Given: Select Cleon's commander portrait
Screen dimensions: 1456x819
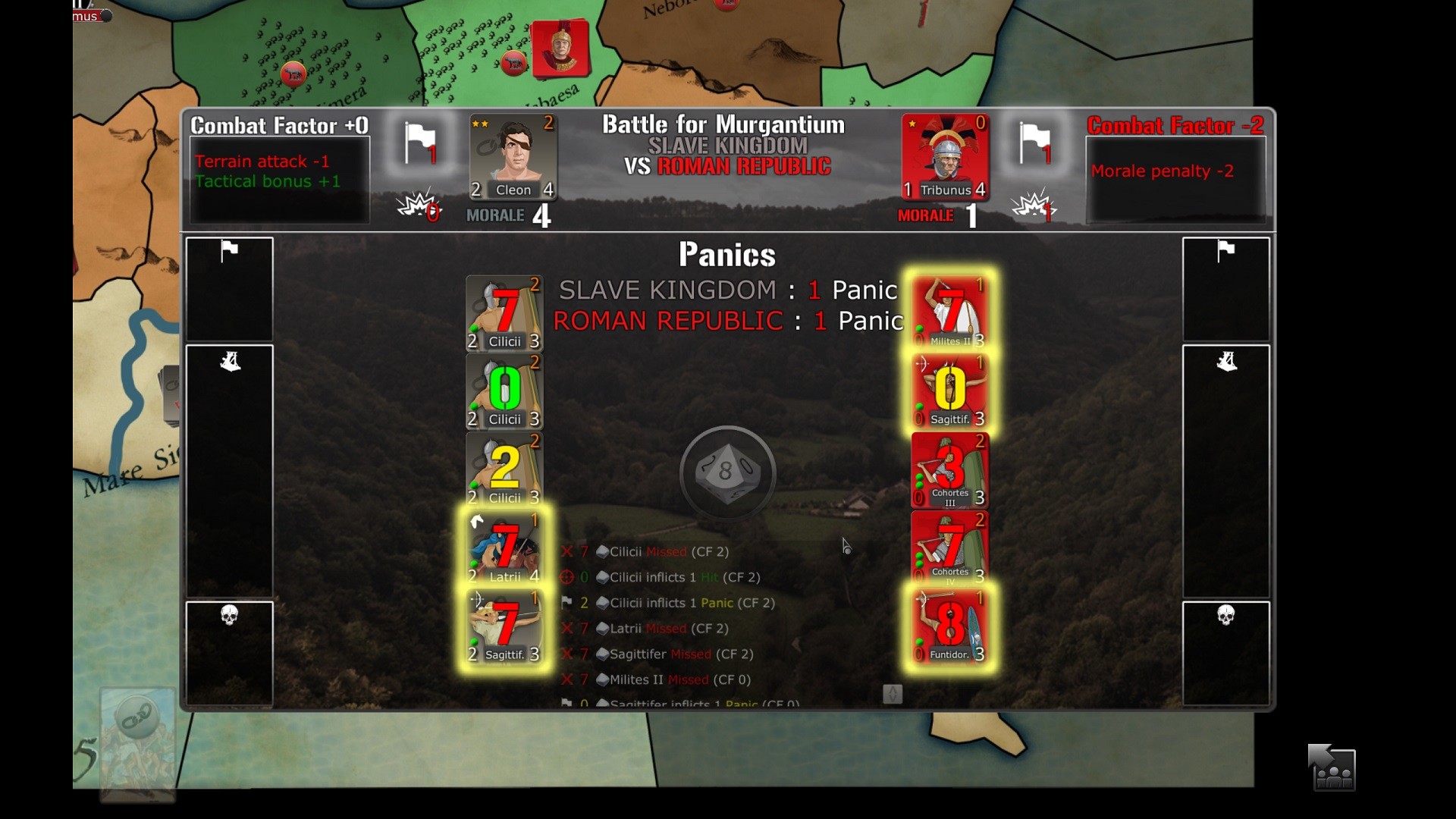Looking at the screenshot, I should coord(513,155).
